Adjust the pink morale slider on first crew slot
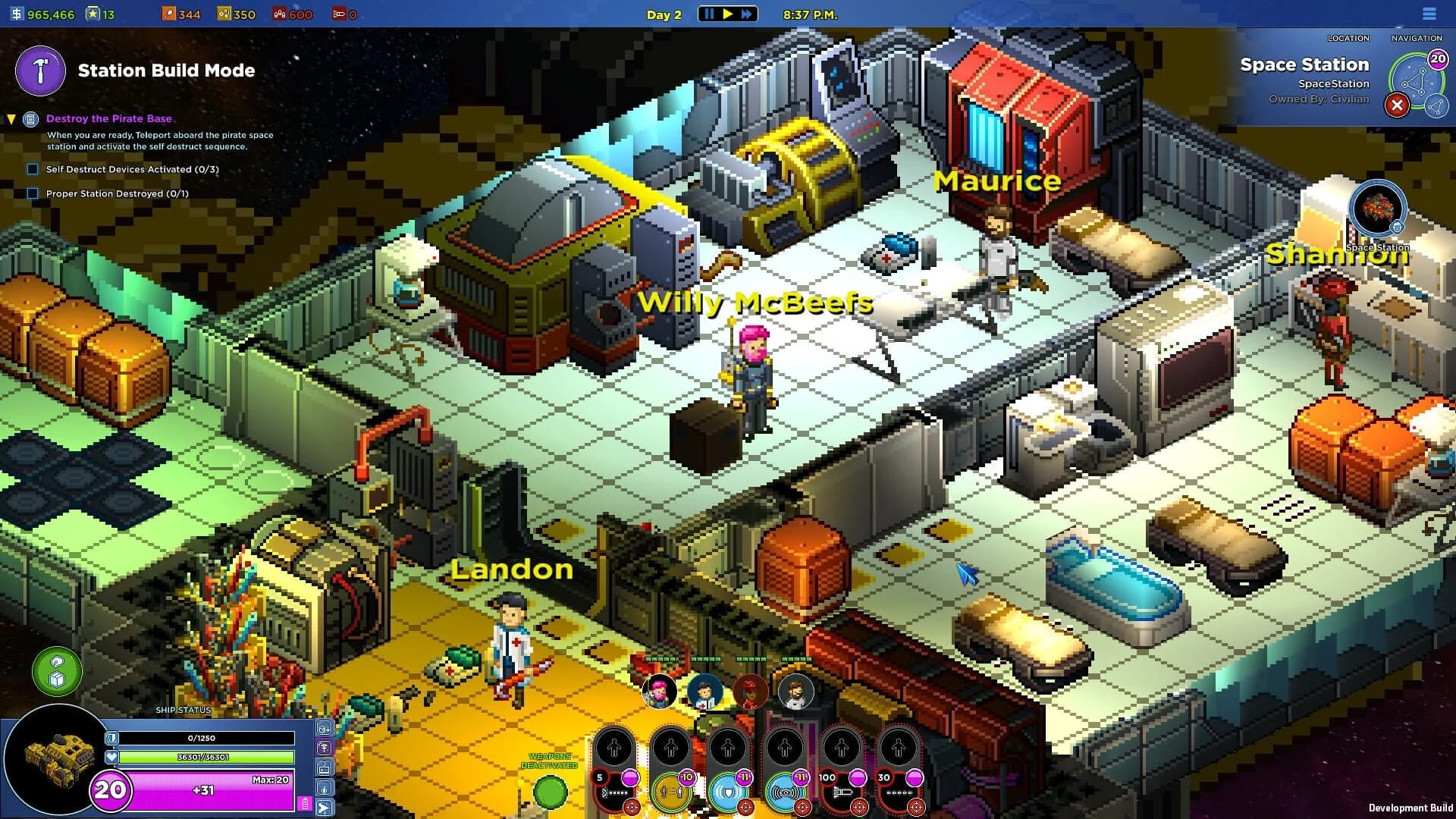 tap(630, 779)
